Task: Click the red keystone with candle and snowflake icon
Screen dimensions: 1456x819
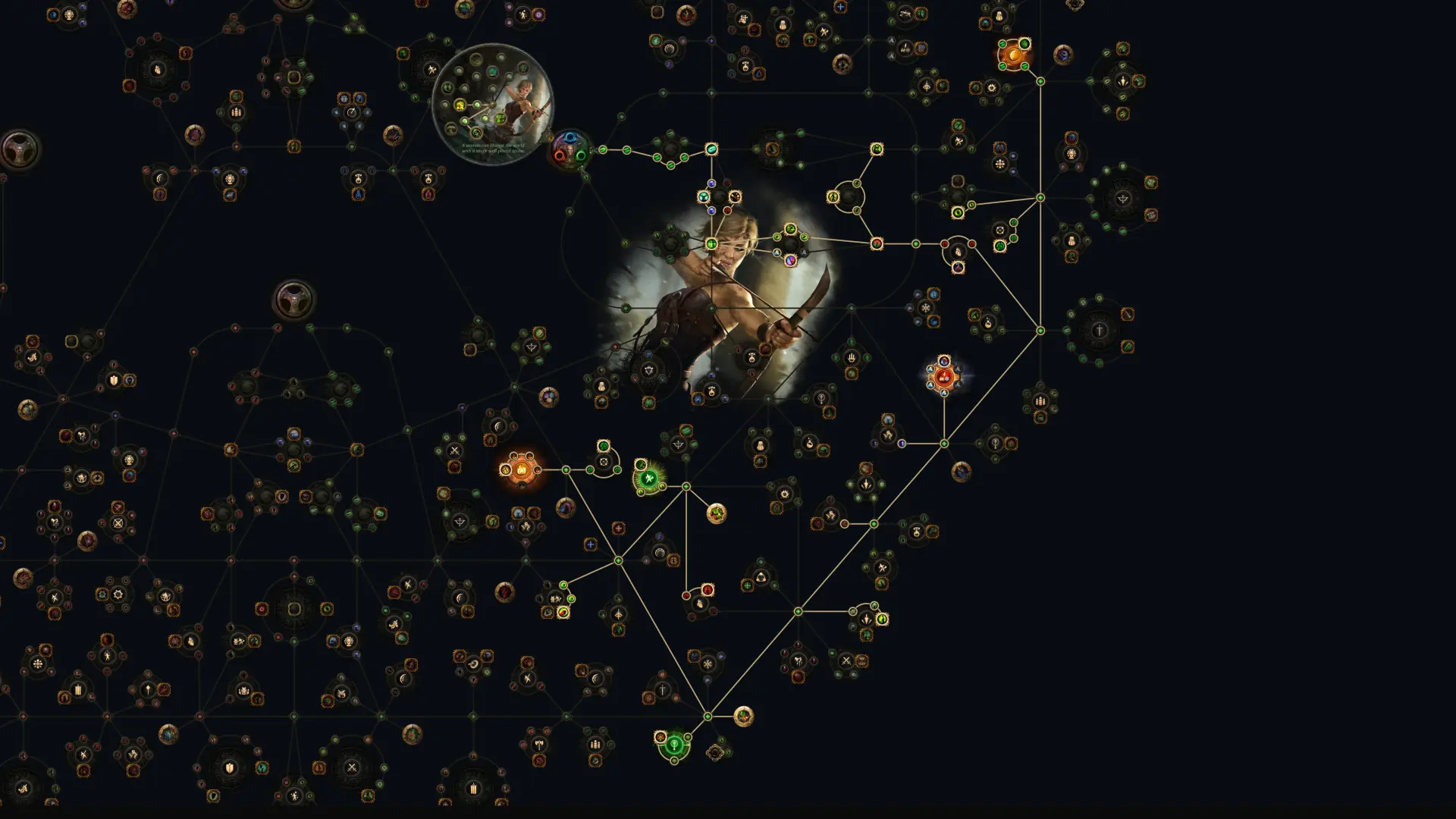Action: pyautogui.click(x=944, y=378)
